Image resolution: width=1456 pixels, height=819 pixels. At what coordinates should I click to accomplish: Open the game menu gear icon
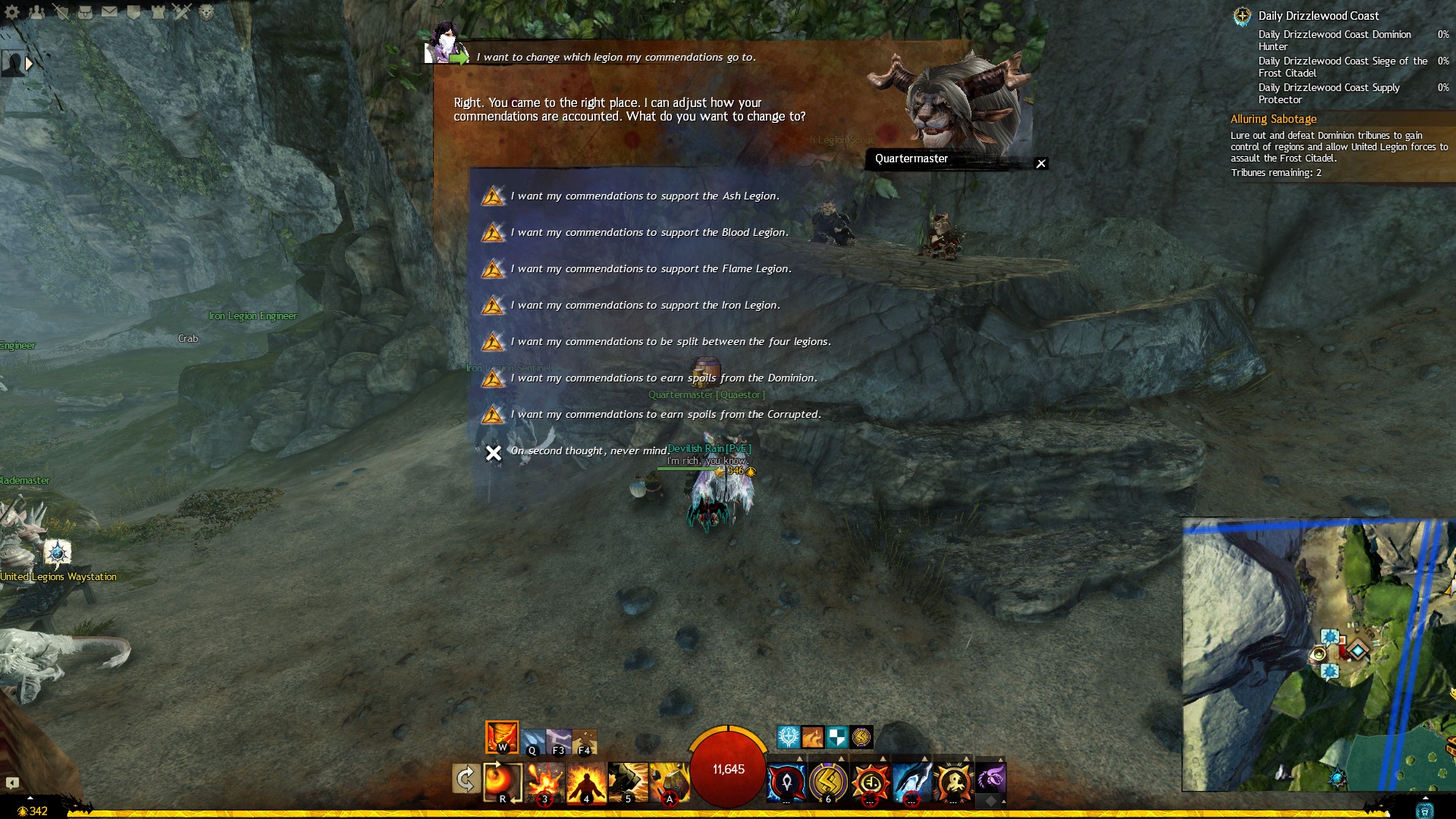tap(12, 12)
